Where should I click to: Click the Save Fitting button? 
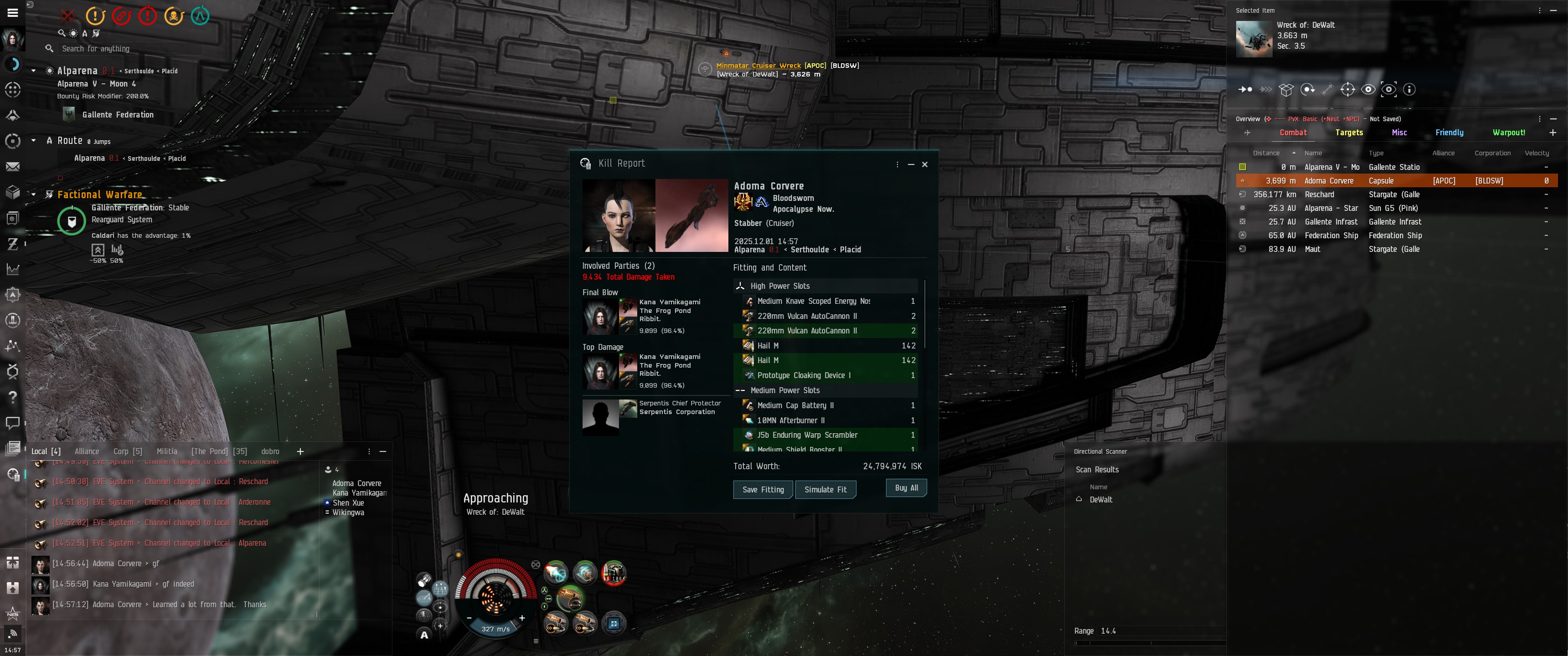click(x=763, y=489)
